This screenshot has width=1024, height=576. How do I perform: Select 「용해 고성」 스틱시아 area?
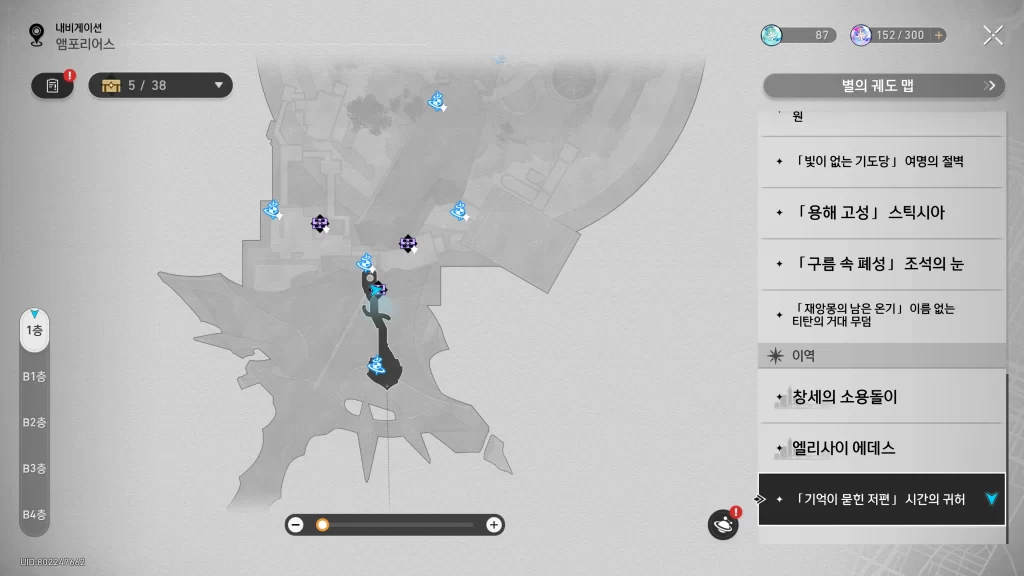pos(880,213)
